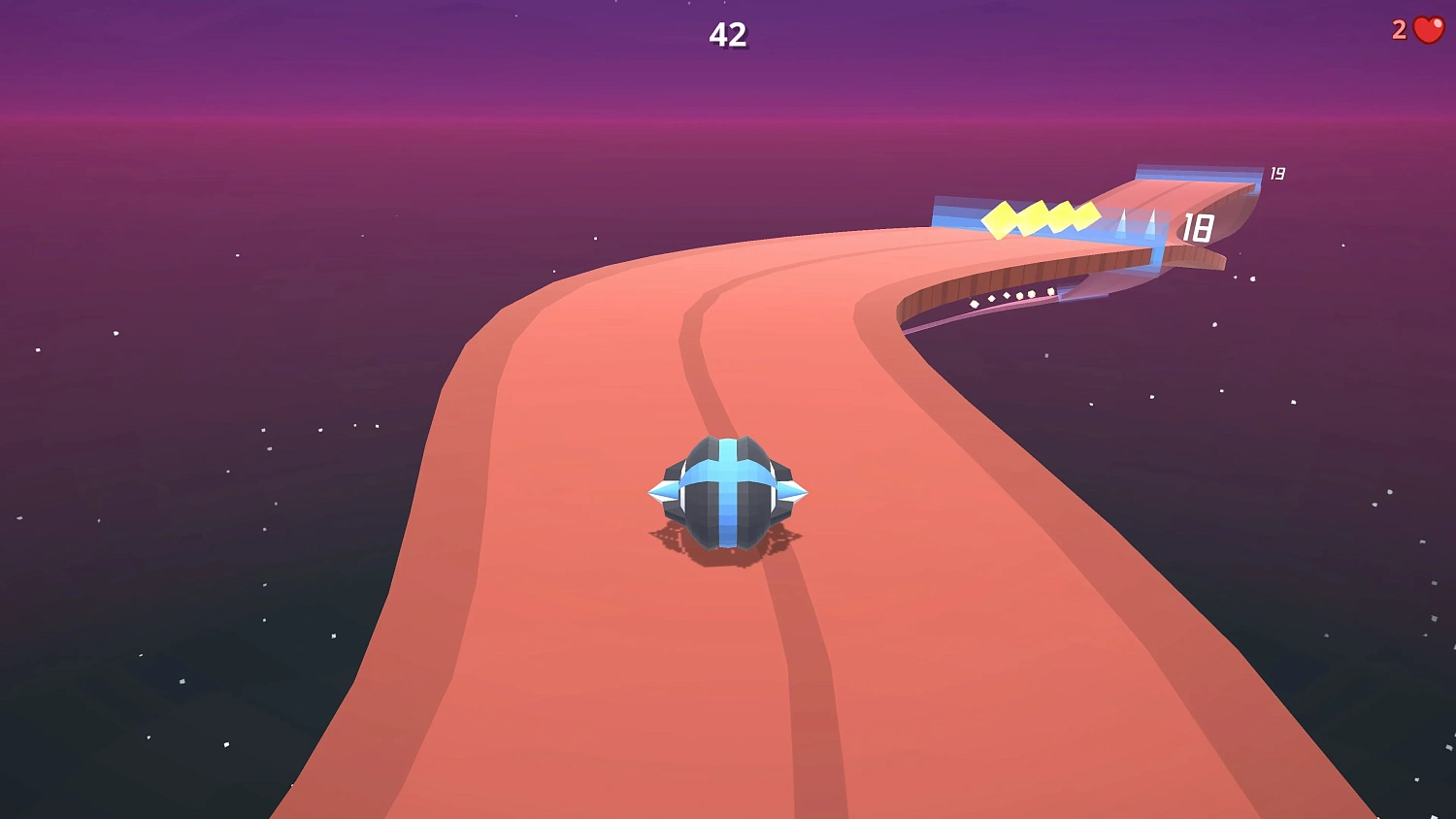Select the score counter showing 42

coord(729,36)
